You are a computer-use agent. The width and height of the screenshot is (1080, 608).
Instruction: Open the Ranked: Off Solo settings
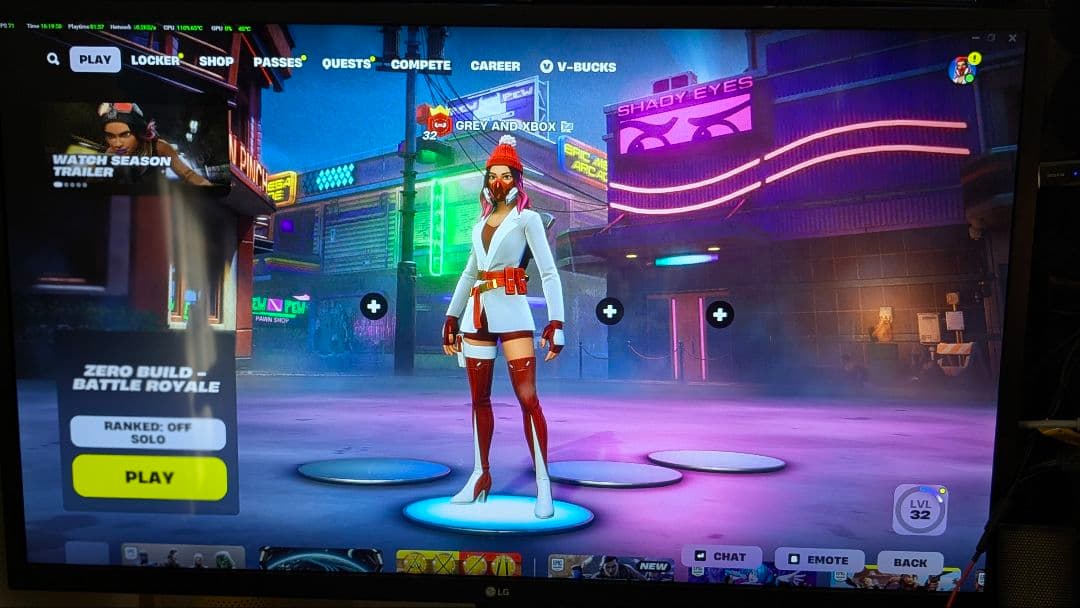pyautogui.click(x=148, y=433)
